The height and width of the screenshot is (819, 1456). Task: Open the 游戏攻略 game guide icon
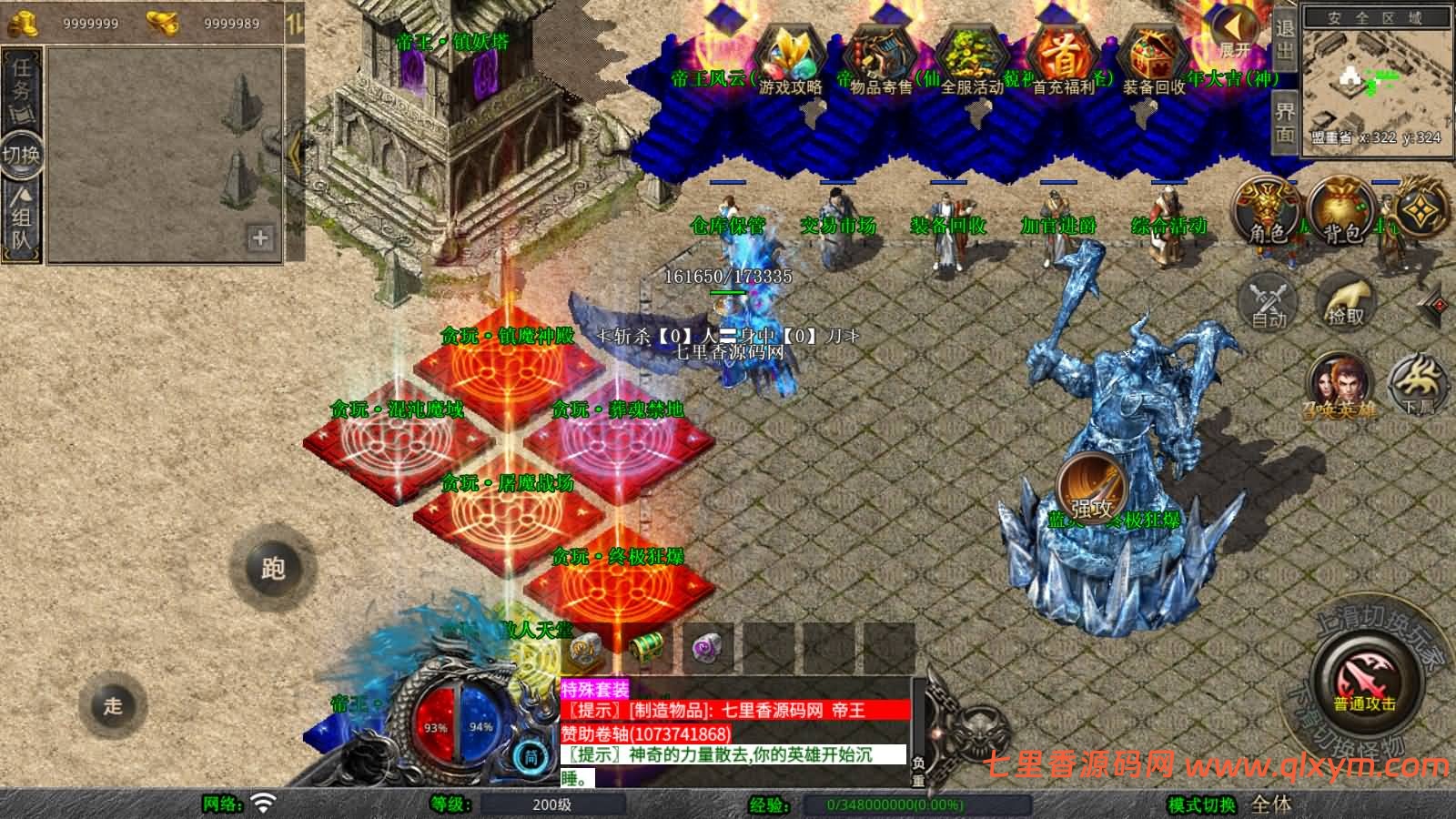(x=790, y=60)
